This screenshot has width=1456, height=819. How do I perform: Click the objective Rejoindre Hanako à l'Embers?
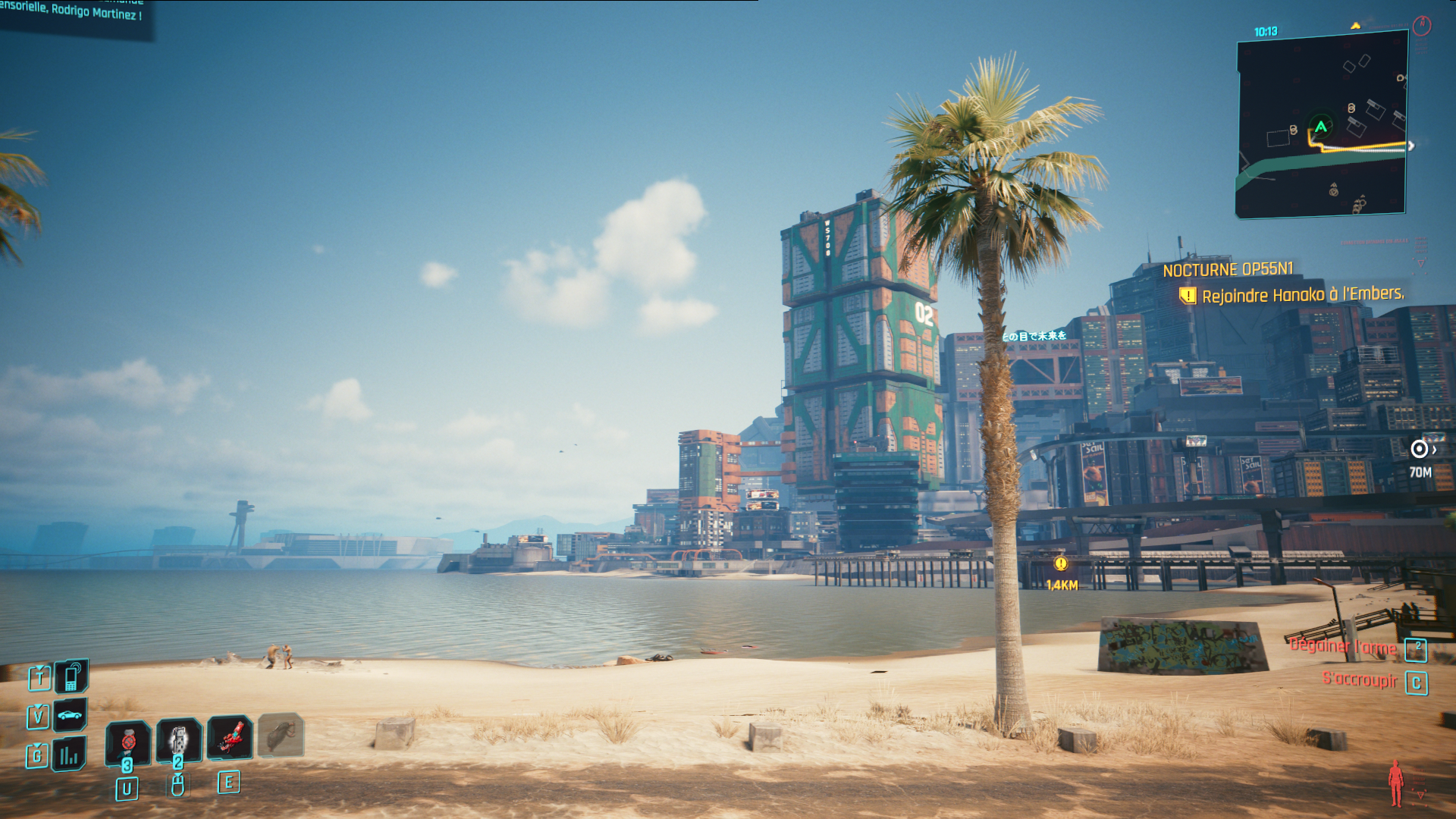(1302, 295)
